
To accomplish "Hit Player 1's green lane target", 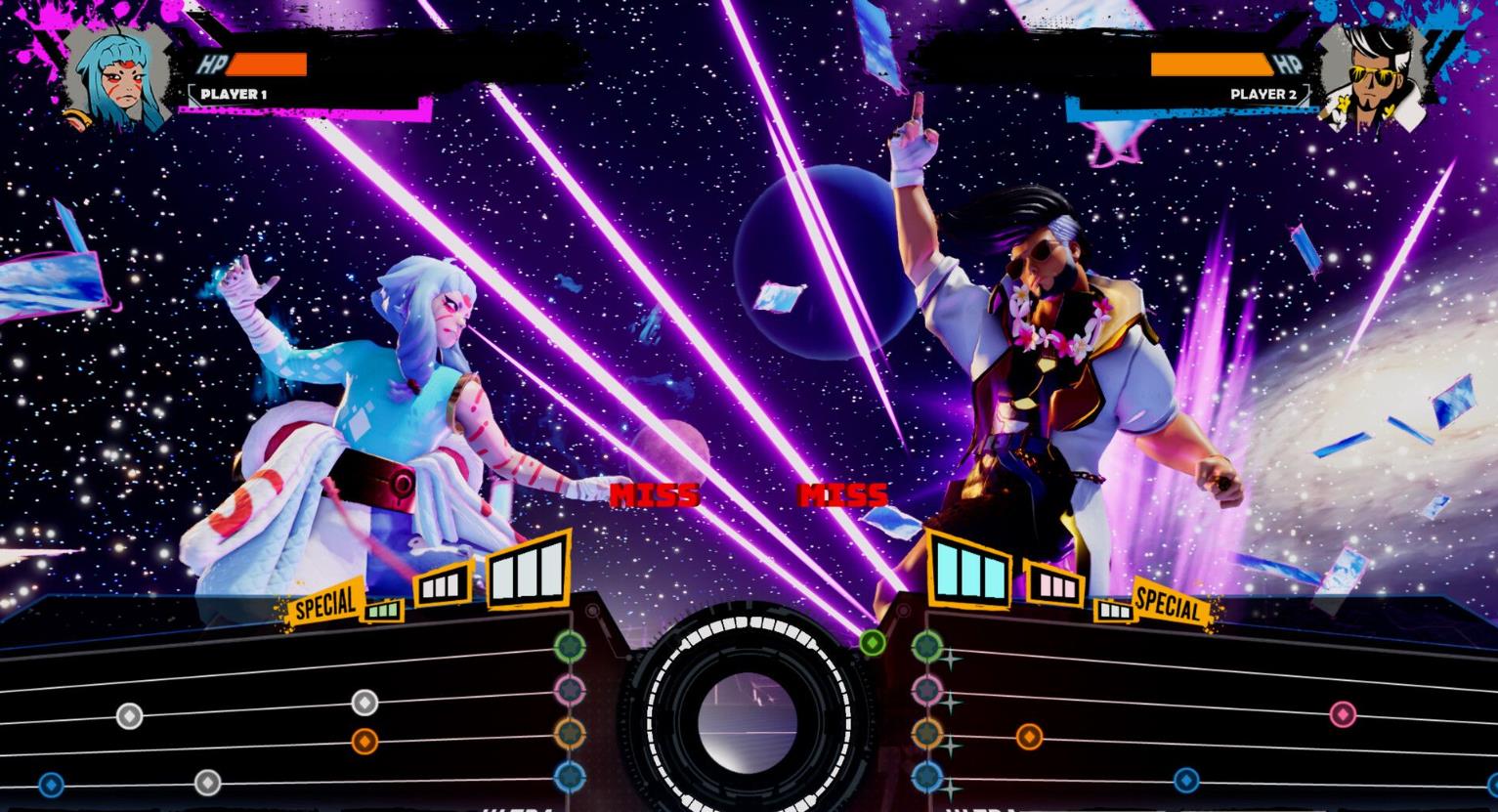I will (569, 646).
